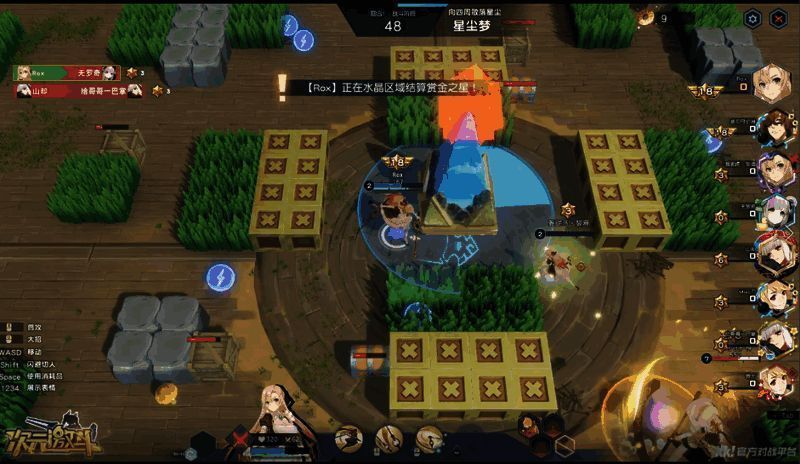
Task: Select the blonde player portrait with 18 stars
Action: pyautogui.click(x=774, y=86)
